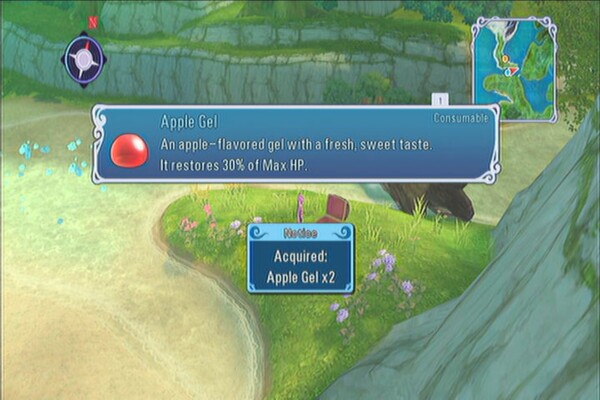Dismiss the Acquired Apple Gel notice
The height and width of the screenshot is (400, 600).
pos(301,258)
